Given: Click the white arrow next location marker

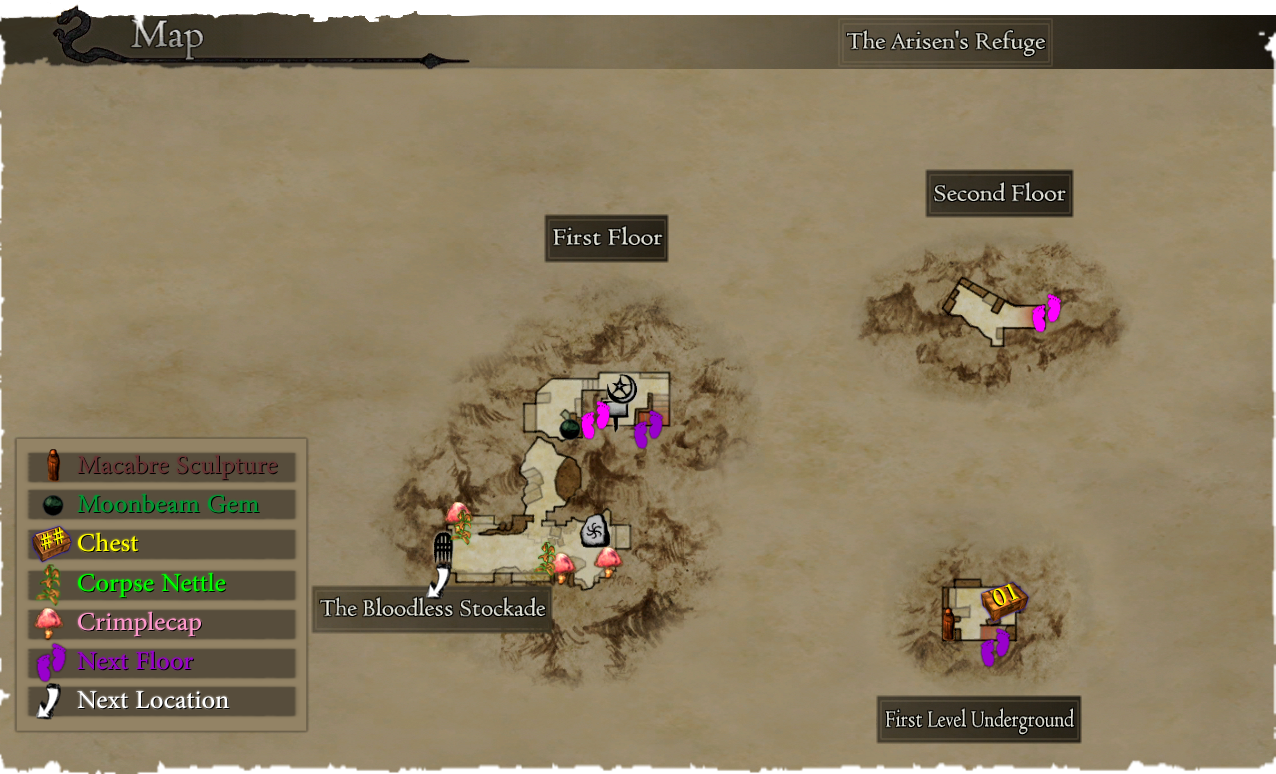Looking at the screenshot, I should [x=437, y=581].
